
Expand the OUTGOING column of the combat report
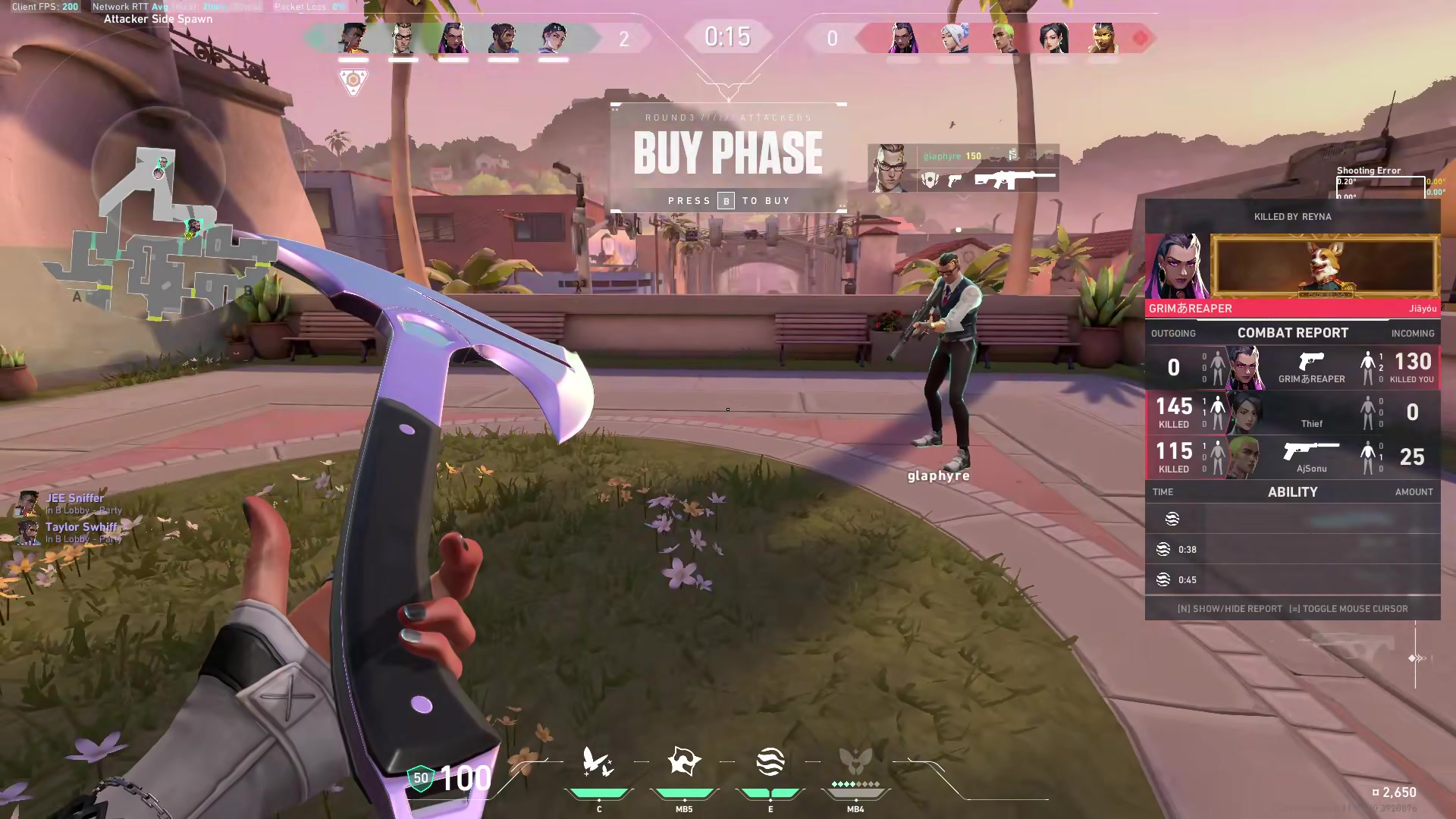(x=1174, y=333)
